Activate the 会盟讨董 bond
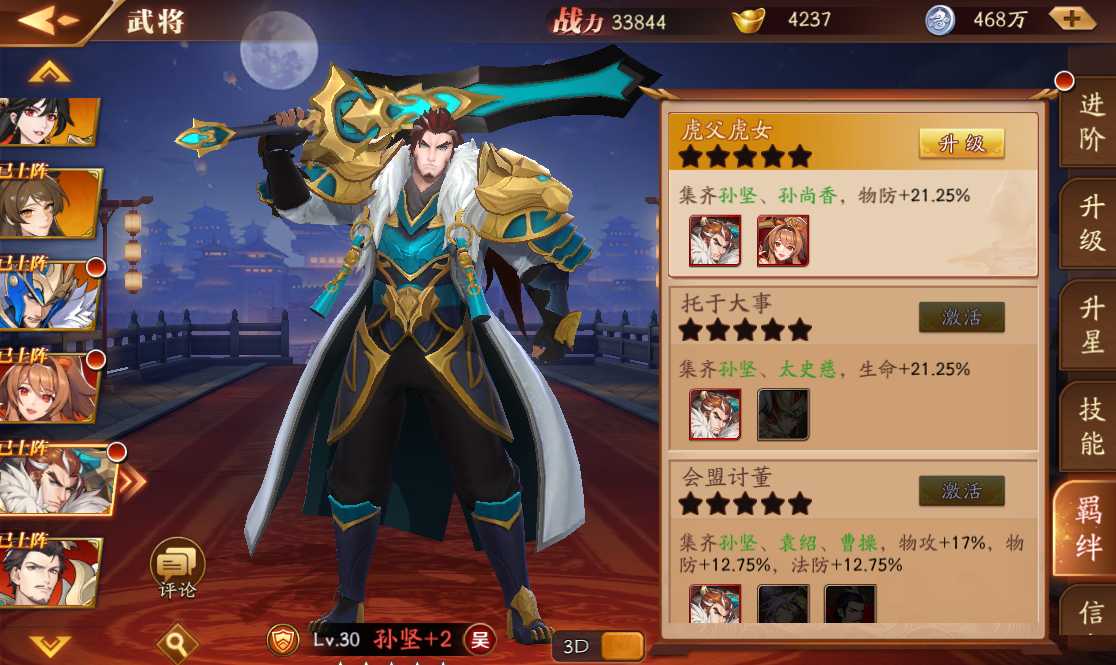 (961, 491)
